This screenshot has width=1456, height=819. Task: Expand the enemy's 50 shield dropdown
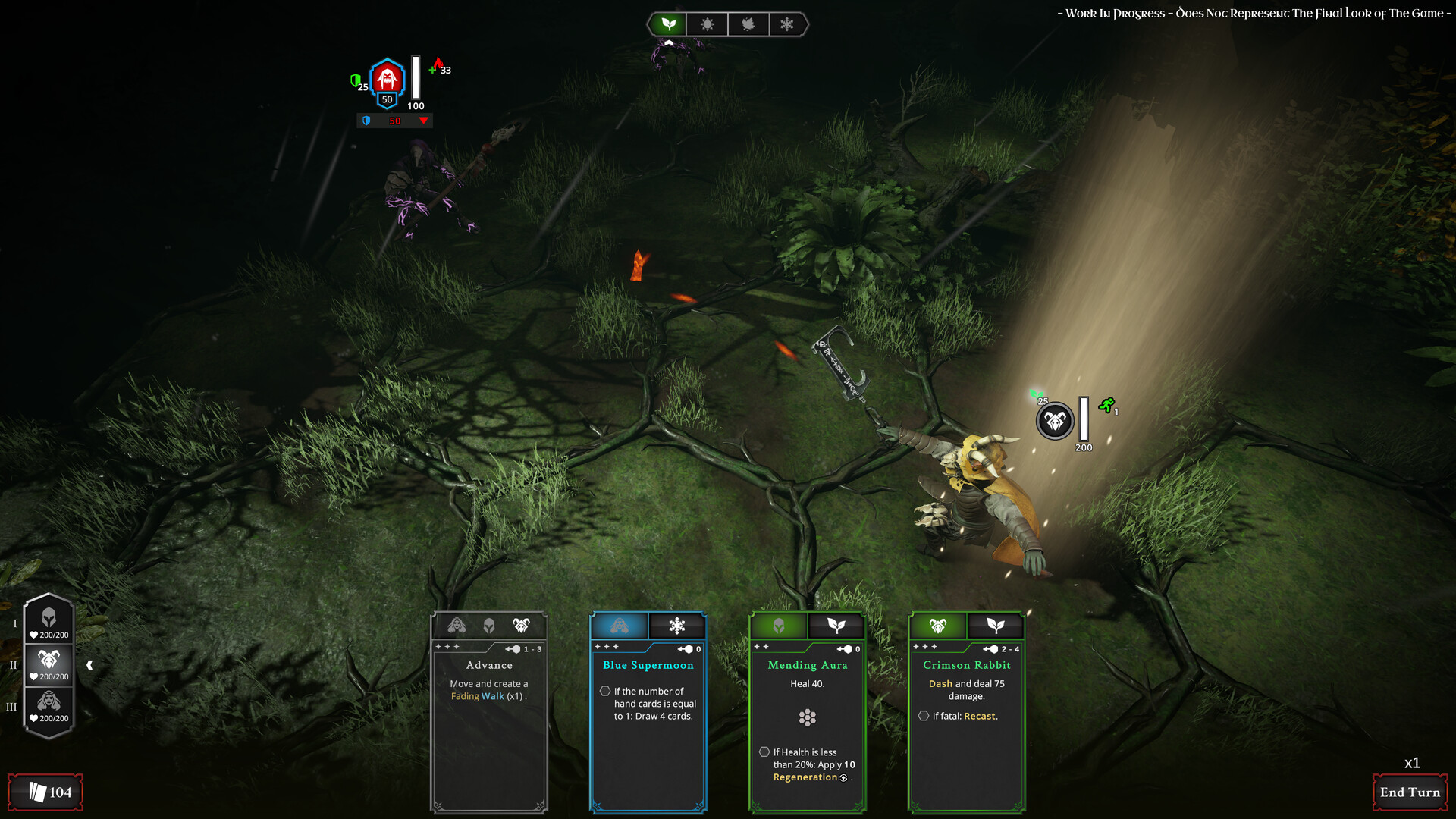[423, 121]
